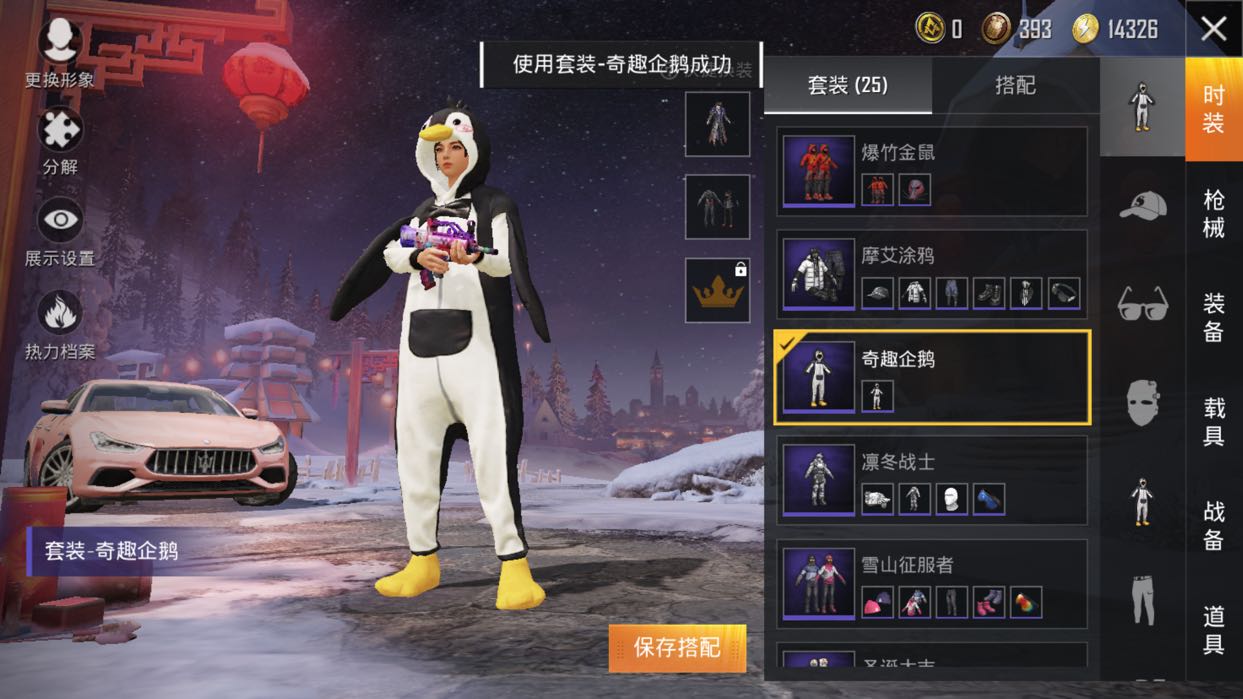
Task: Save outfit with 保存搭配 button
Action: pyautogui.click(x=677, y=647)
